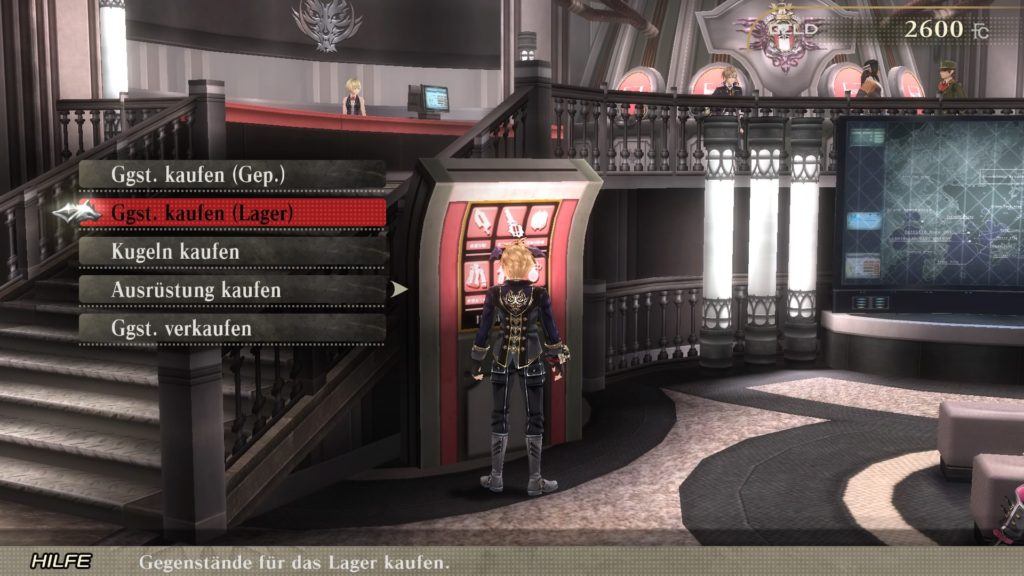Select Ggst. kaufen (Gep.) menu entry
The height and width of the screenshot is (576, 1024).
pos(232,174)
